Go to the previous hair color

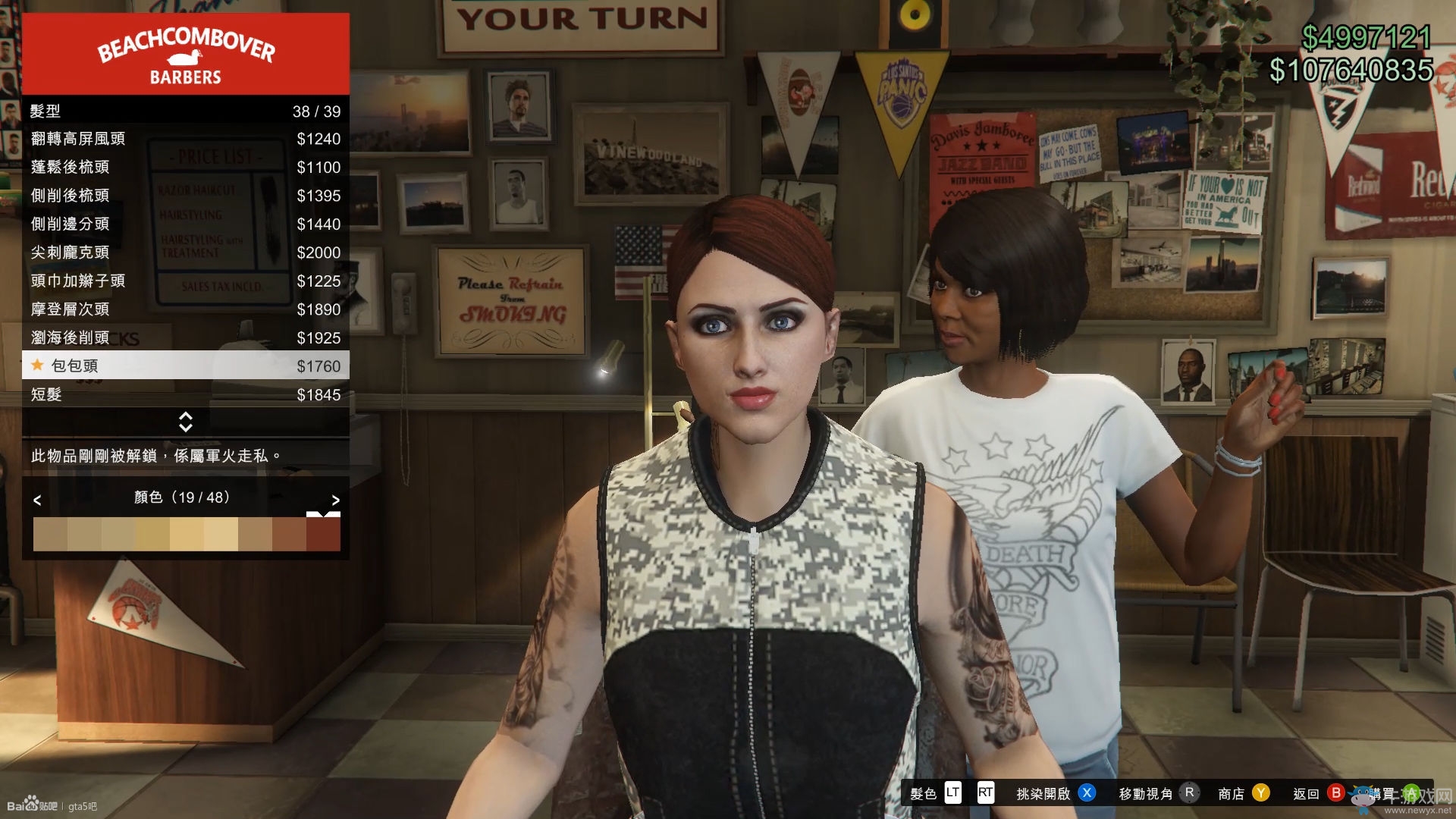pyautogui.click(x=37, y=500)
